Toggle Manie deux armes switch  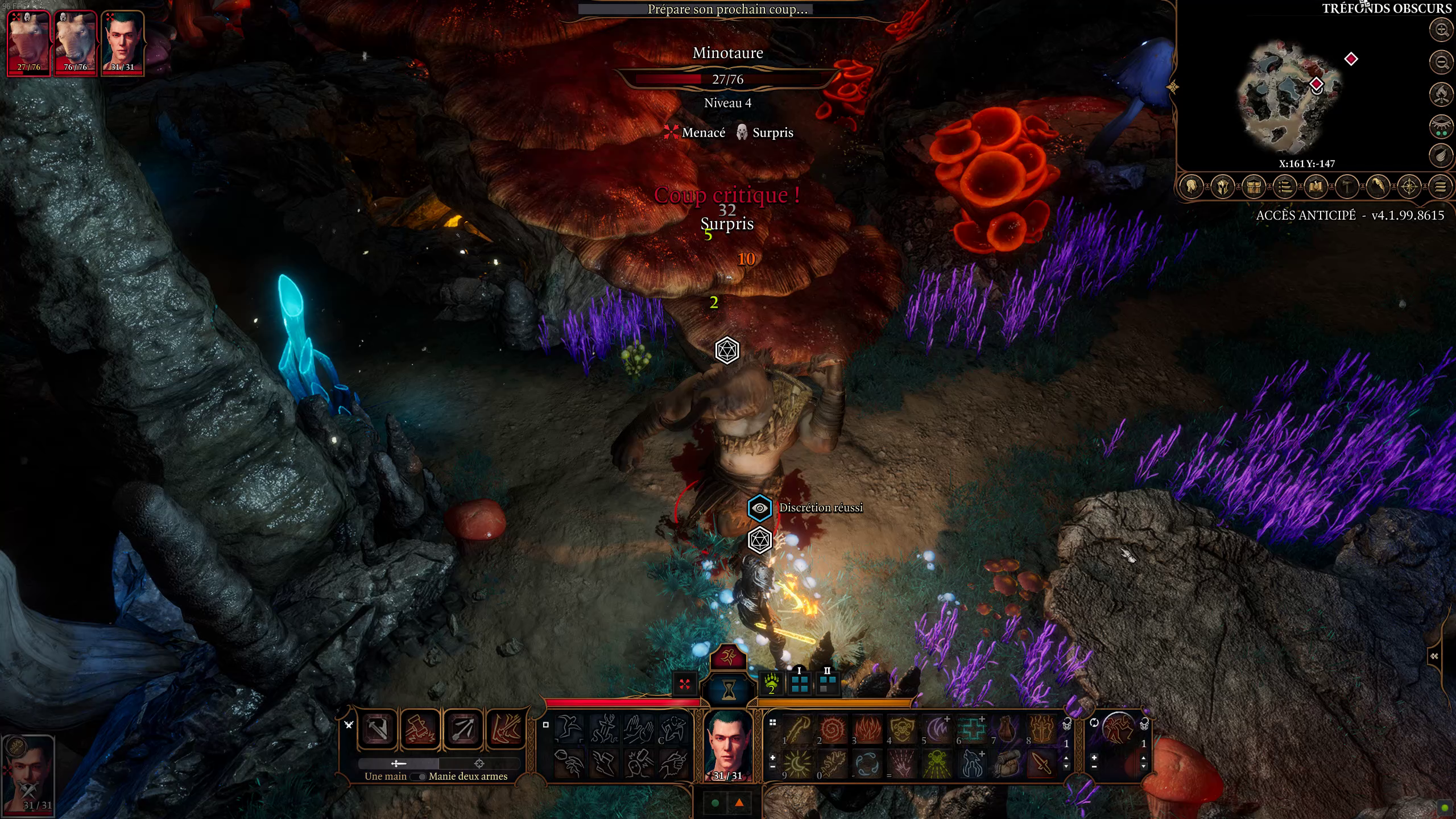(x=420, y=776)
